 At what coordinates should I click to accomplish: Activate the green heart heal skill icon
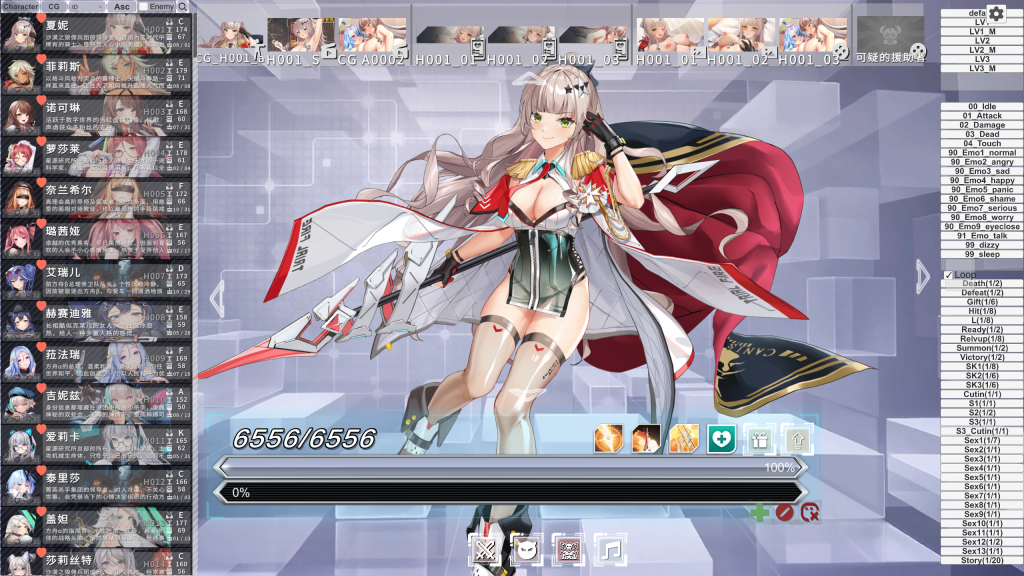[x=722, y=438]
